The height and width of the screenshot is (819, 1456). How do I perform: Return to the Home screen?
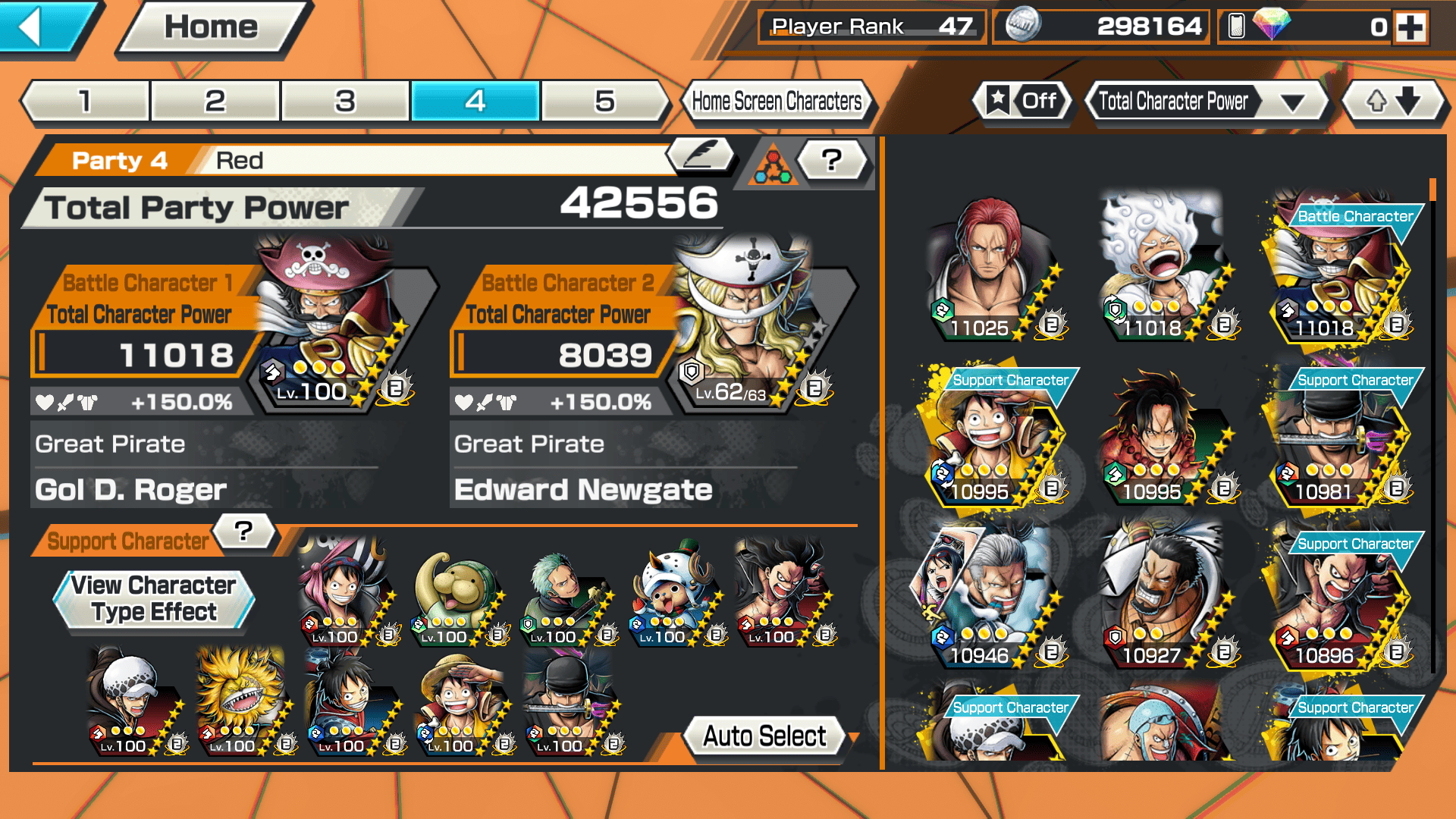tap(212, 27)
